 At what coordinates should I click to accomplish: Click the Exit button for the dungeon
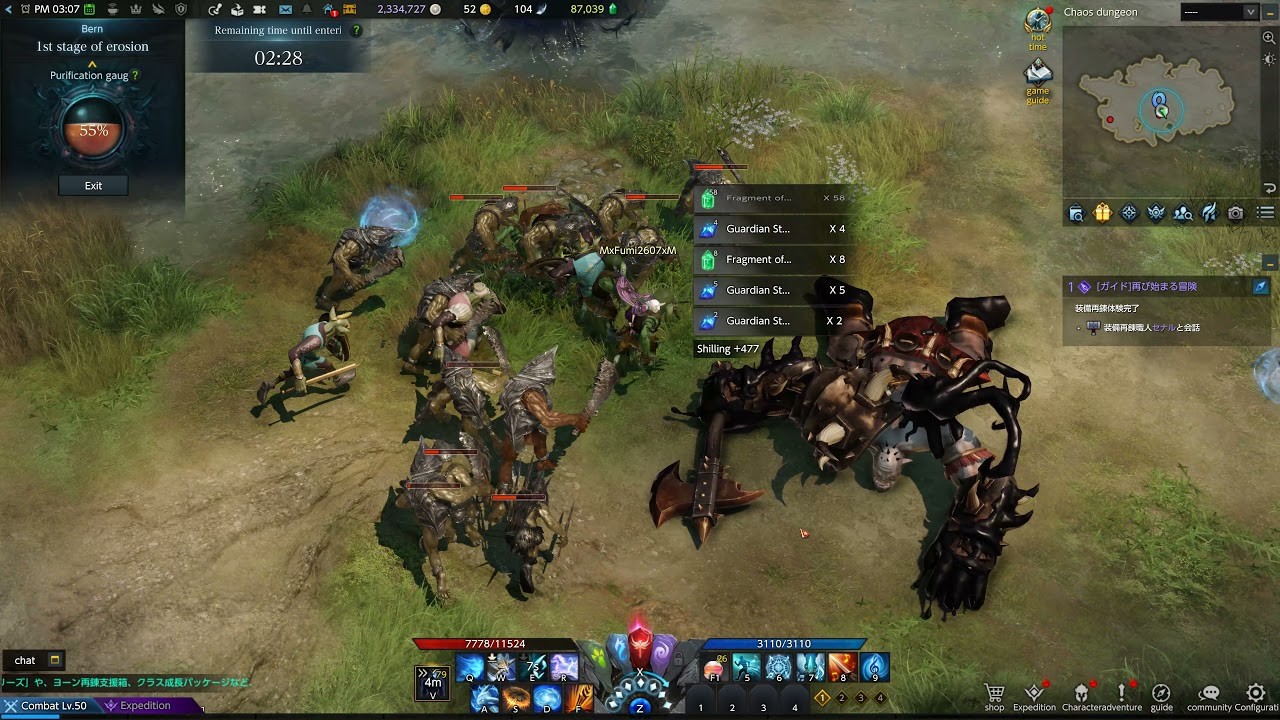[93, 186]
